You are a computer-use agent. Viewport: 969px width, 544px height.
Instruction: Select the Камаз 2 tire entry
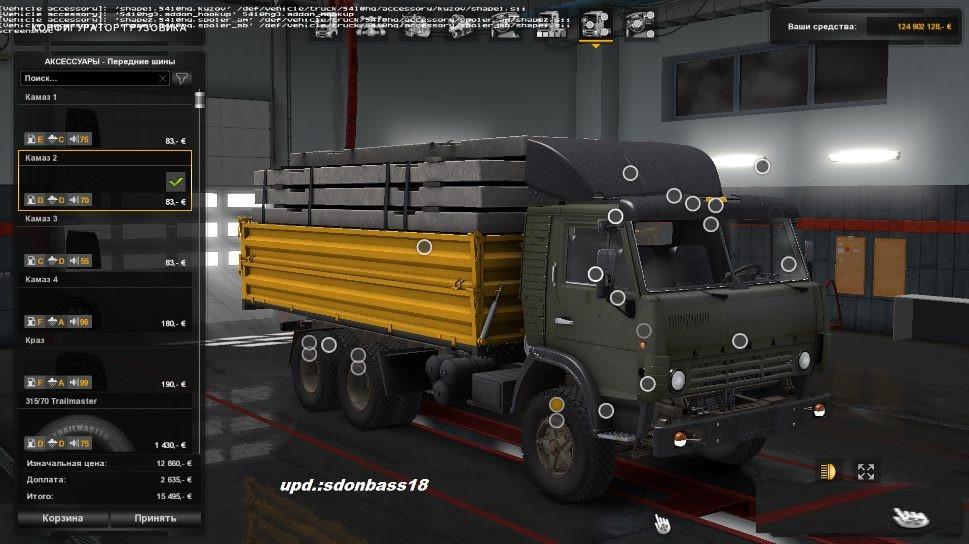coord(105,181)
